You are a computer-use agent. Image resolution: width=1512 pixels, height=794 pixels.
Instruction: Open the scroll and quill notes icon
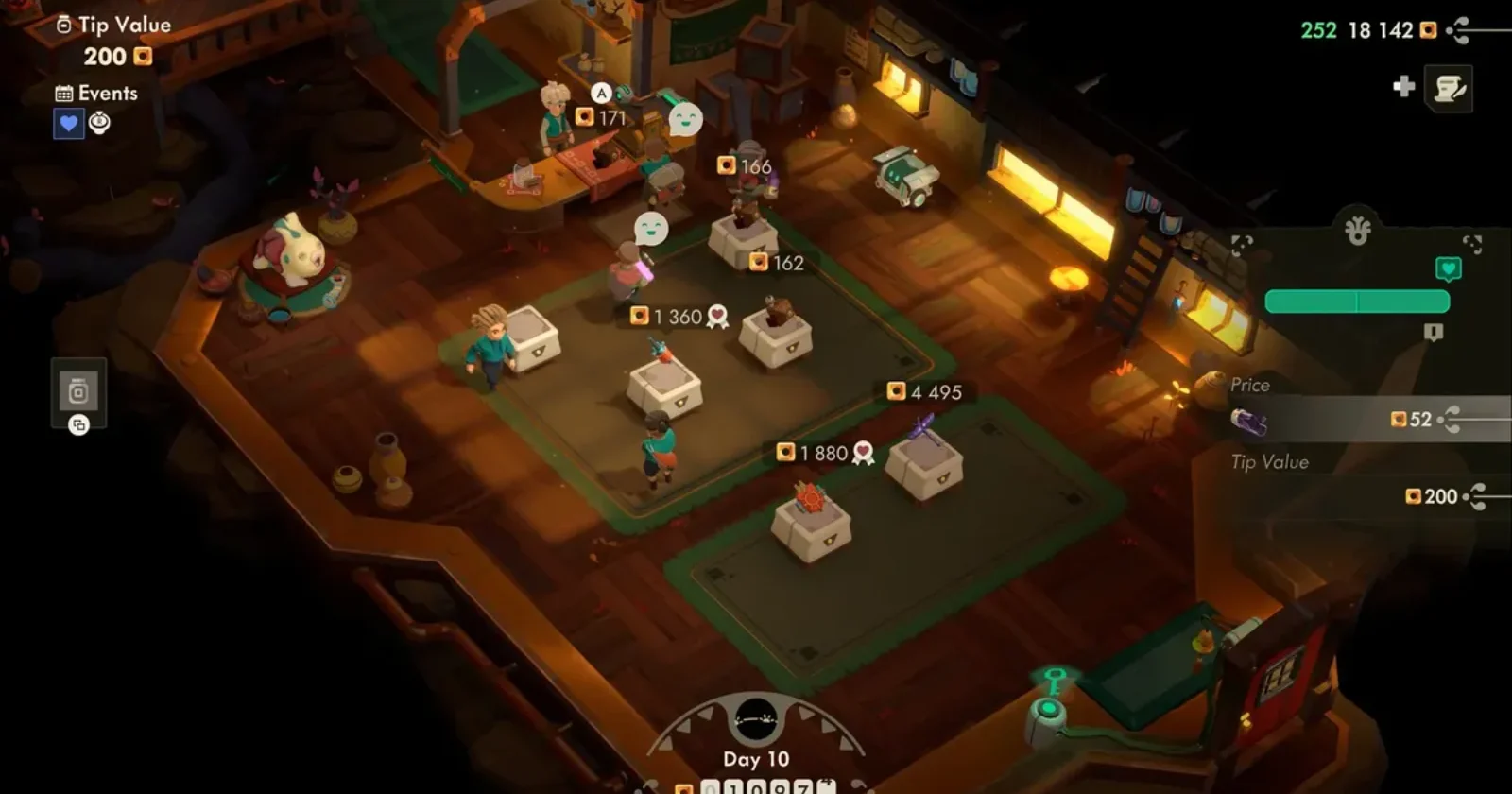coord(1448,88)
